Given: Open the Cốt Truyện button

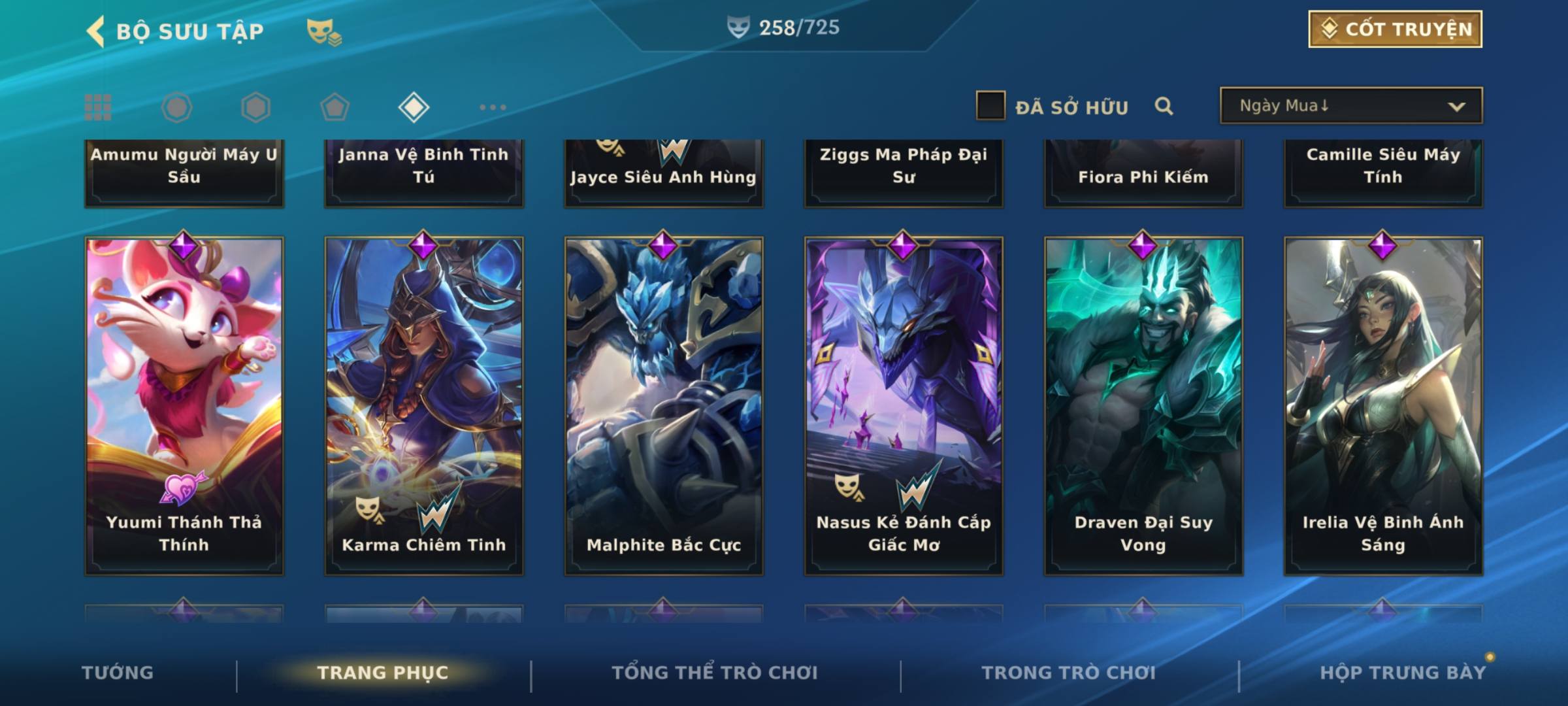Looking at the screenshot, I should point(1395,29).
